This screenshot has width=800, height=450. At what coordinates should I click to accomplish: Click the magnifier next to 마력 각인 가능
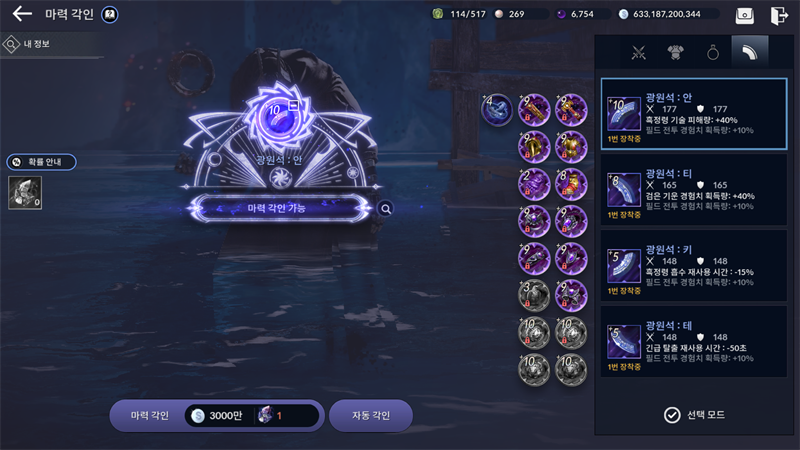click(386, 209)
